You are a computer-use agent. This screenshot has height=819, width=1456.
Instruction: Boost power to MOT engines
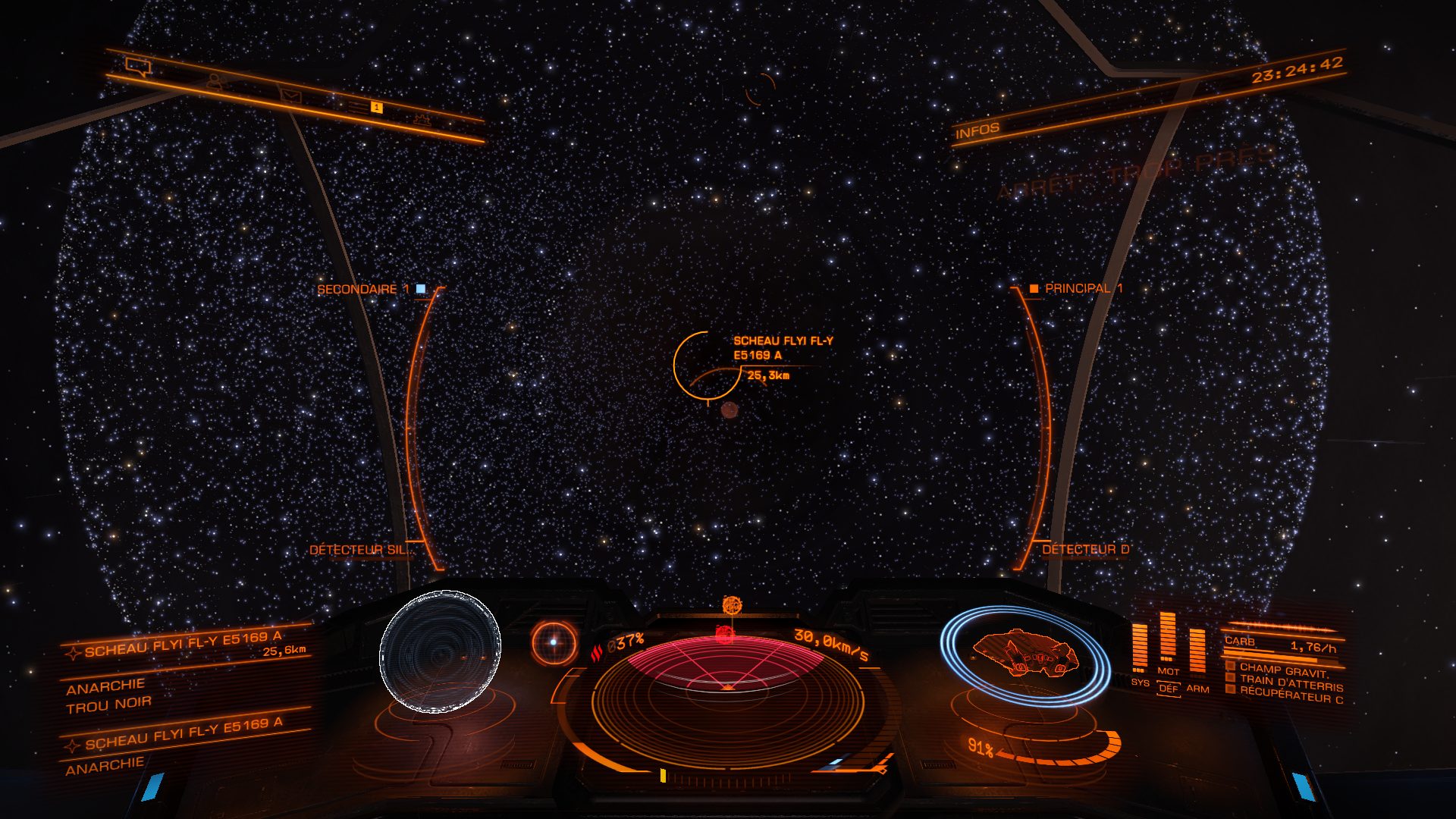pos(1168,671)
